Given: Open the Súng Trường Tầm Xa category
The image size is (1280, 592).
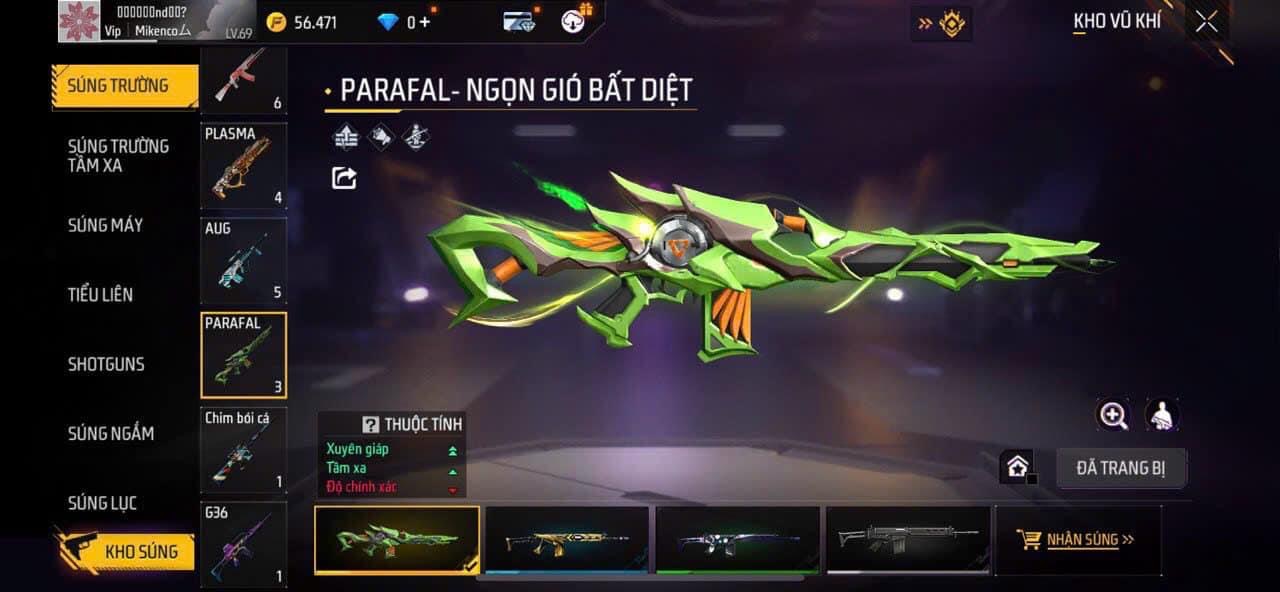Looking at the screenshot, I should (x=118, y=156).
